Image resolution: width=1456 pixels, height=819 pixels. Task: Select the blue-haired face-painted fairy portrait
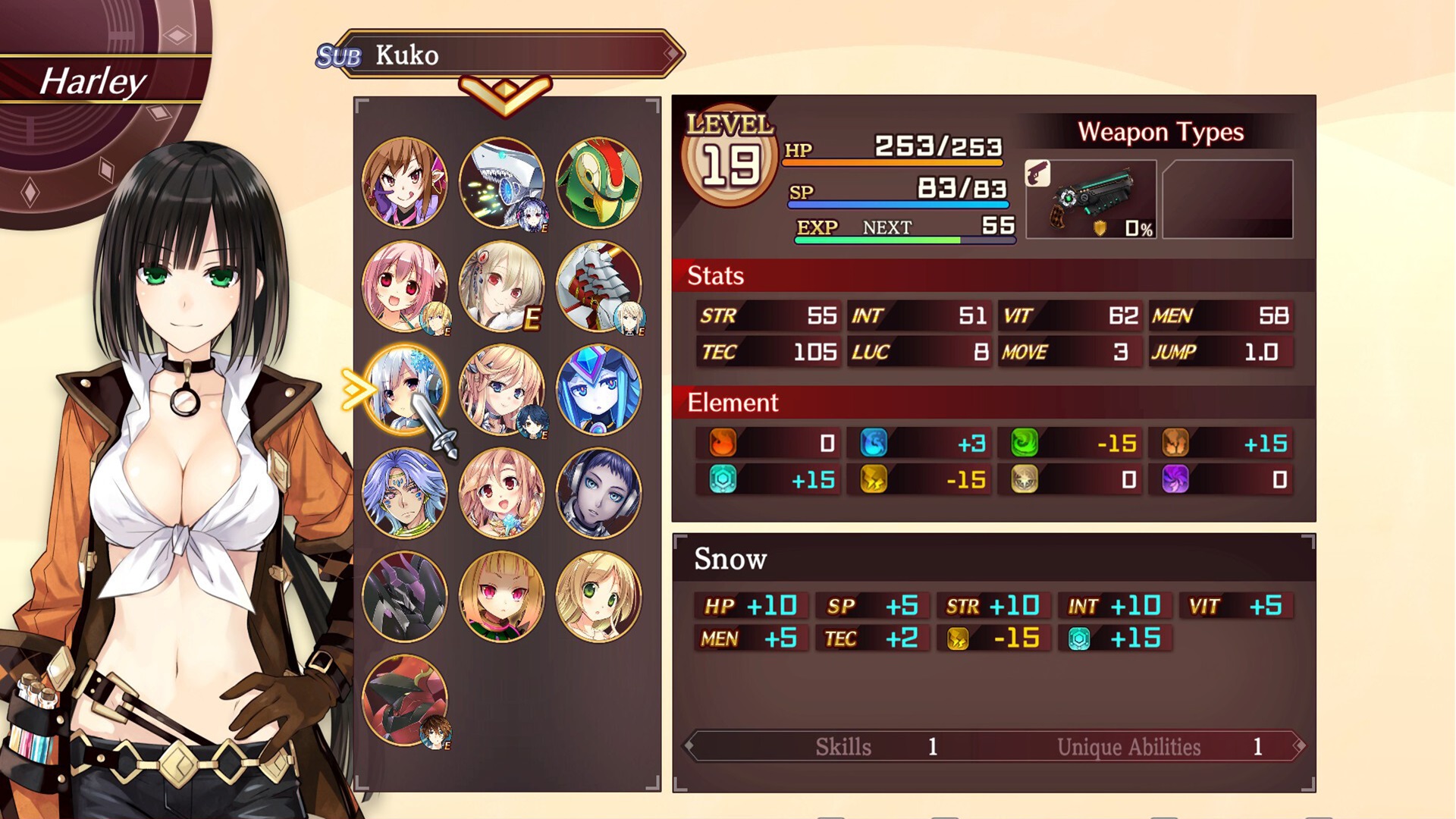[x=404, y=494]
